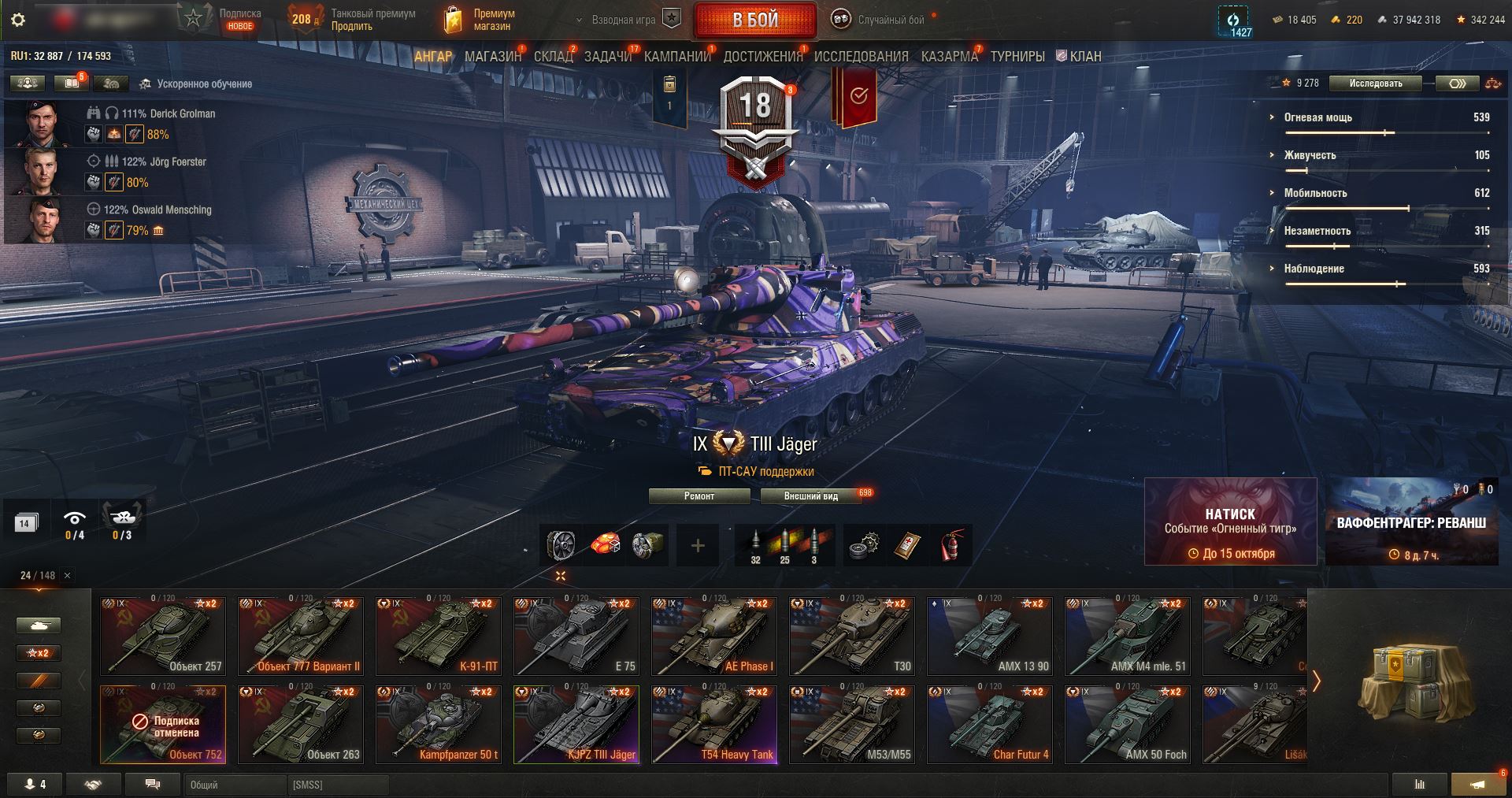Choose the T54 Heavy Tank tile
This screenshot has width=1512, height=798.
(x=714, y=724)
